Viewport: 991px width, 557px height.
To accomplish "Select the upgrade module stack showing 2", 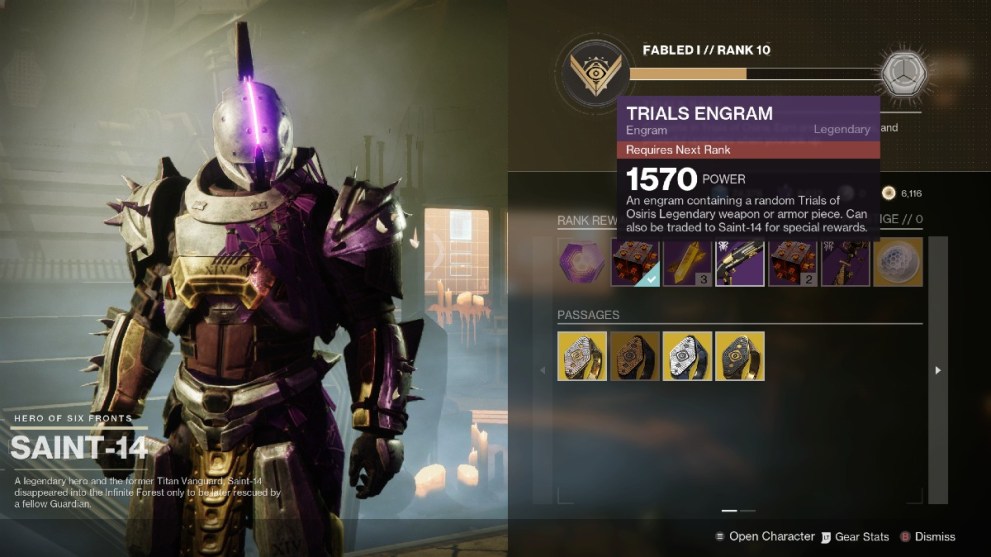I will (792, 262).
